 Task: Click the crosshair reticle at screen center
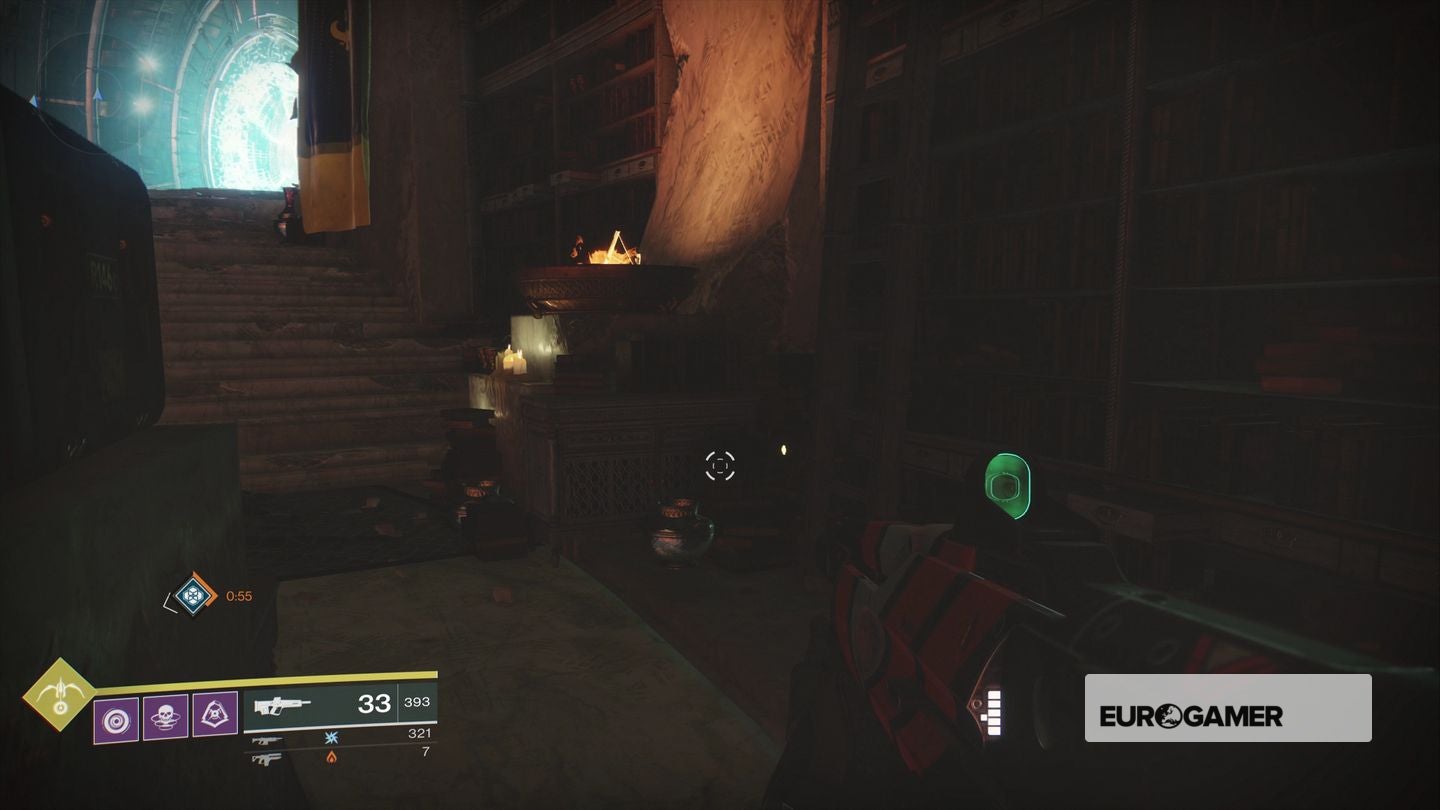720,464
